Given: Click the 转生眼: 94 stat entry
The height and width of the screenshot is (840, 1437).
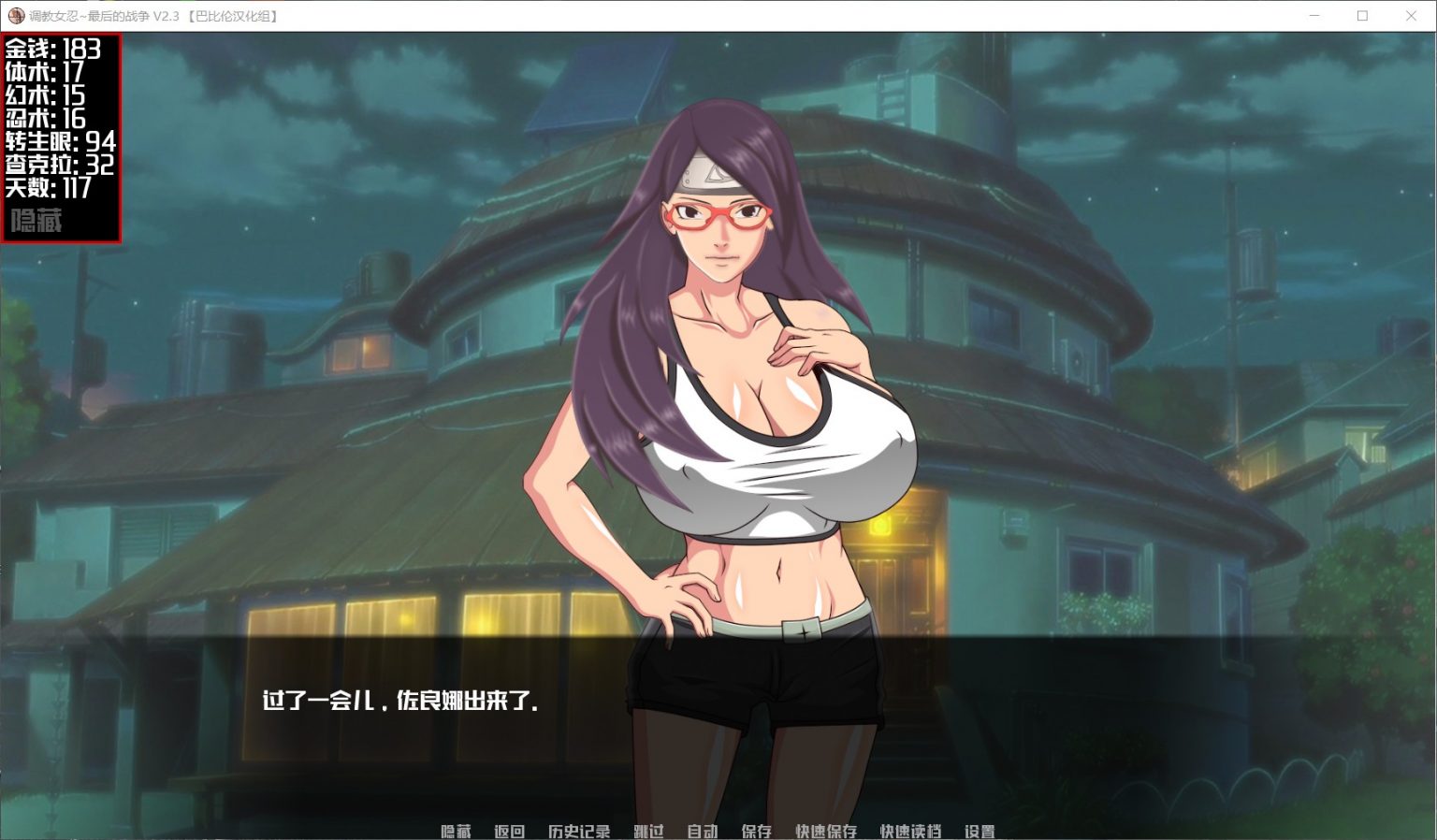Looking at the screenshot, I should coord(59,142).
